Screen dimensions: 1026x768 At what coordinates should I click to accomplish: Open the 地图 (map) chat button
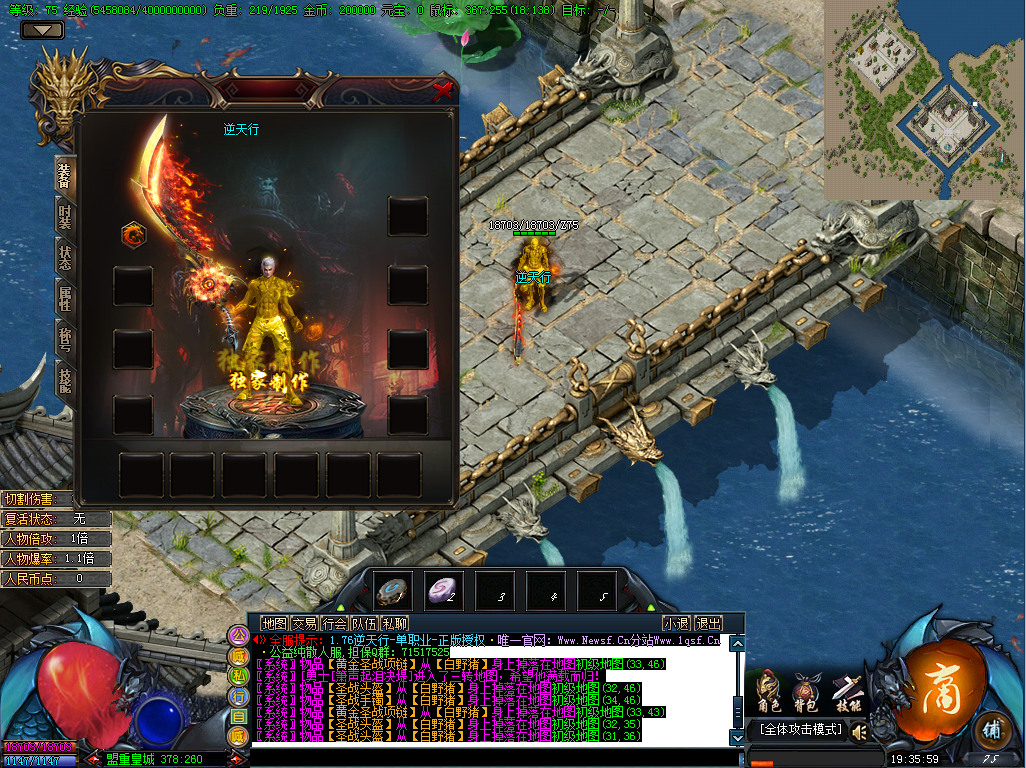[x=273, y=623]
